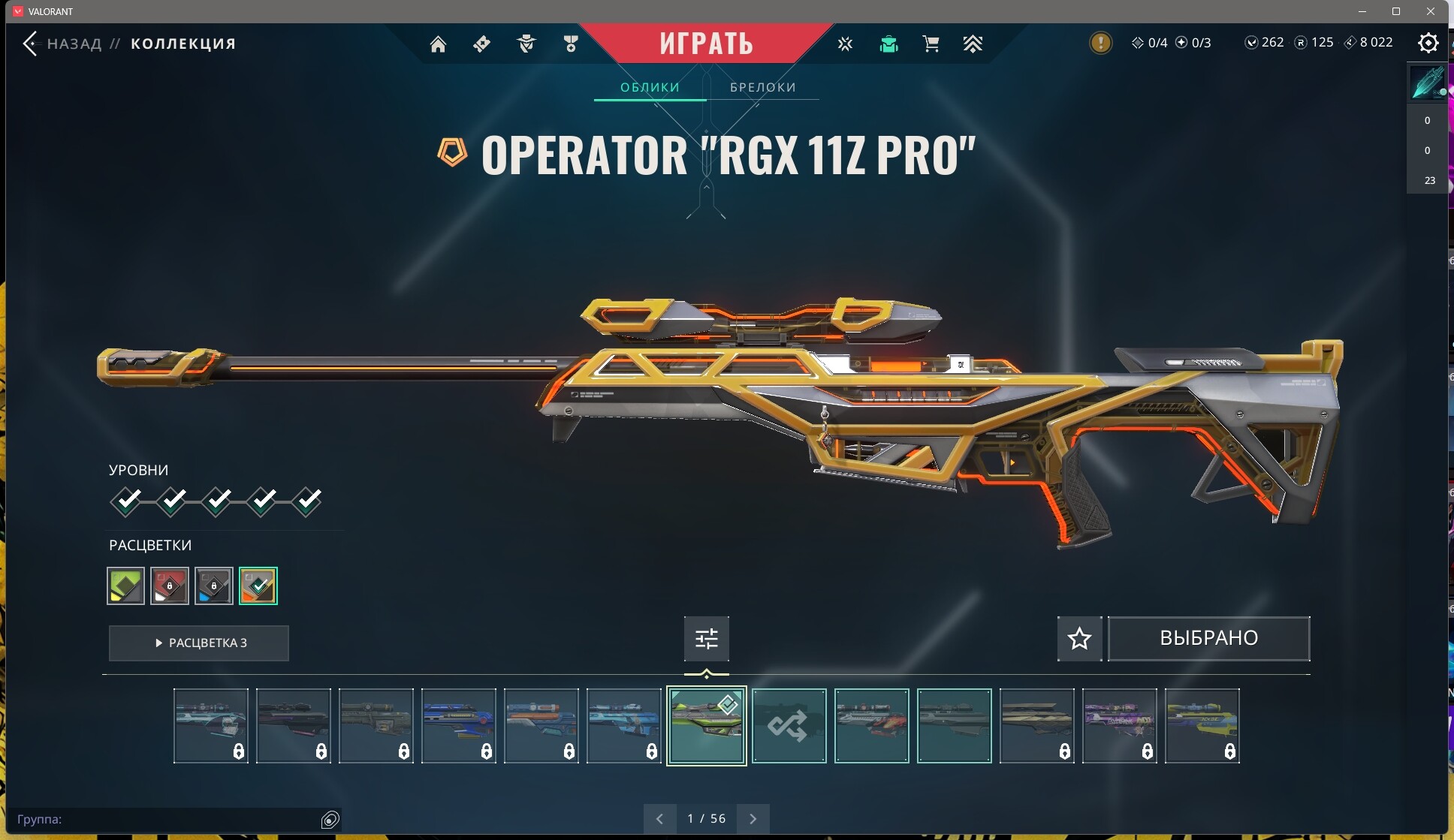Select the random shuffle skin tile
The width and height of the screenshot is (1454, 840).
click(x=789, y=726)
